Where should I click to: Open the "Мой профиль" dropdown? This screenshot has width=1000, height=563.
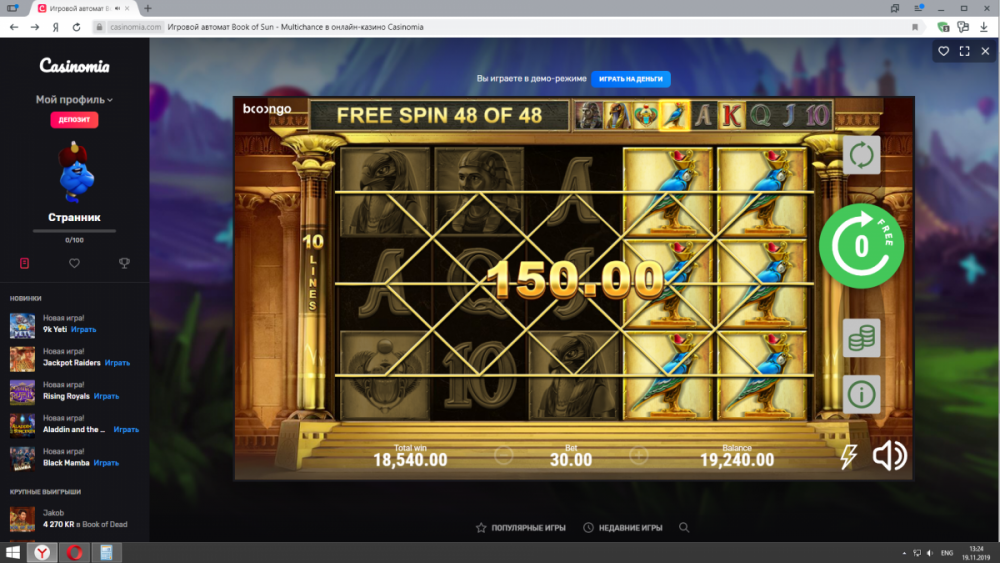74,100
